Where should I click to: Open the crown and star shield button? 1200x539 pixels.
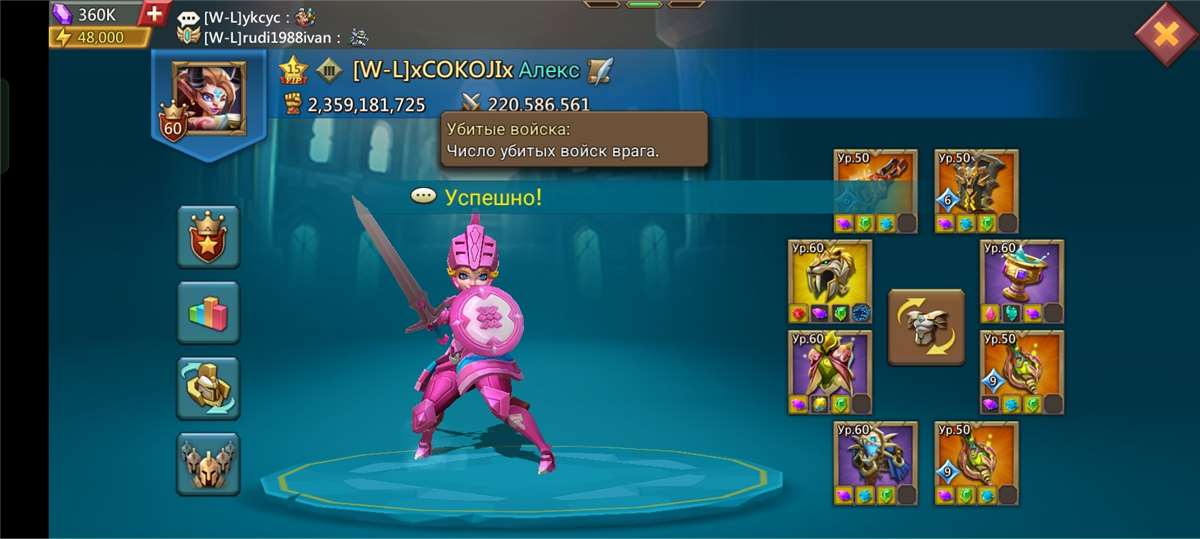(x=208, y=237)
